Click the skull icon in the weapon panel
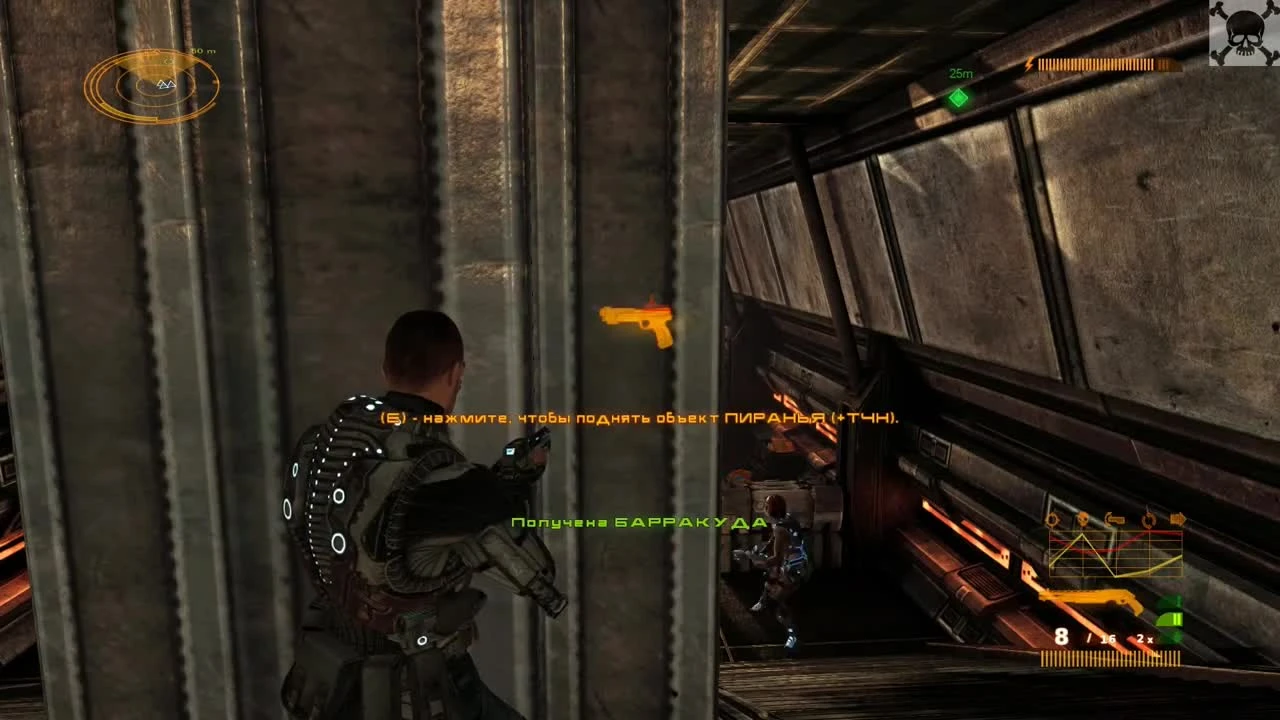Image resolution: width=1280 pixels, height=720 pixels. click(x=1083, y=519)
